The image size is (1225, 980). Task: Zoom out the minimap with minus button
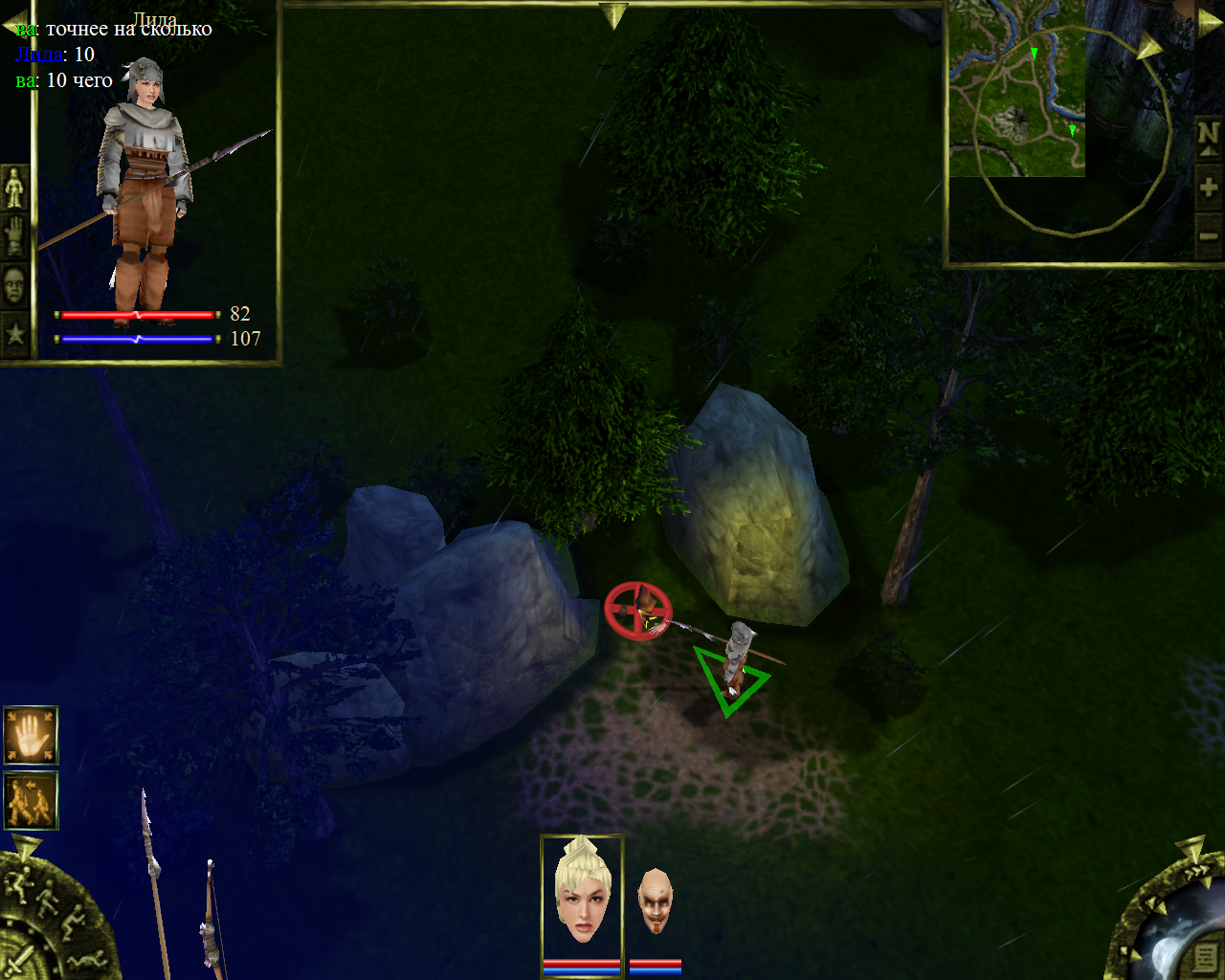tap(1209, 235)
